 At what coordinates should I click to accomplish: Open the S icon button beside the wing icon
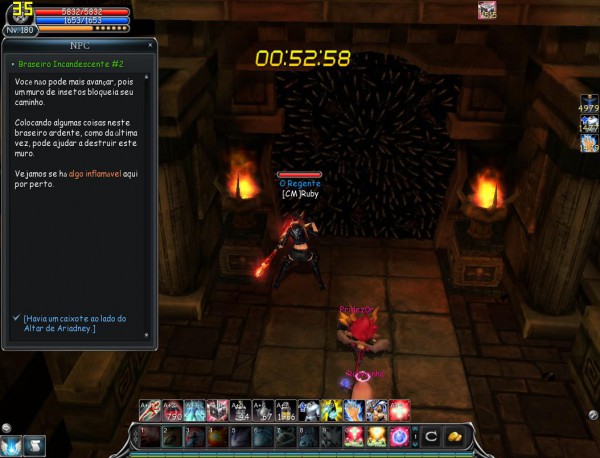pos(35,445)
